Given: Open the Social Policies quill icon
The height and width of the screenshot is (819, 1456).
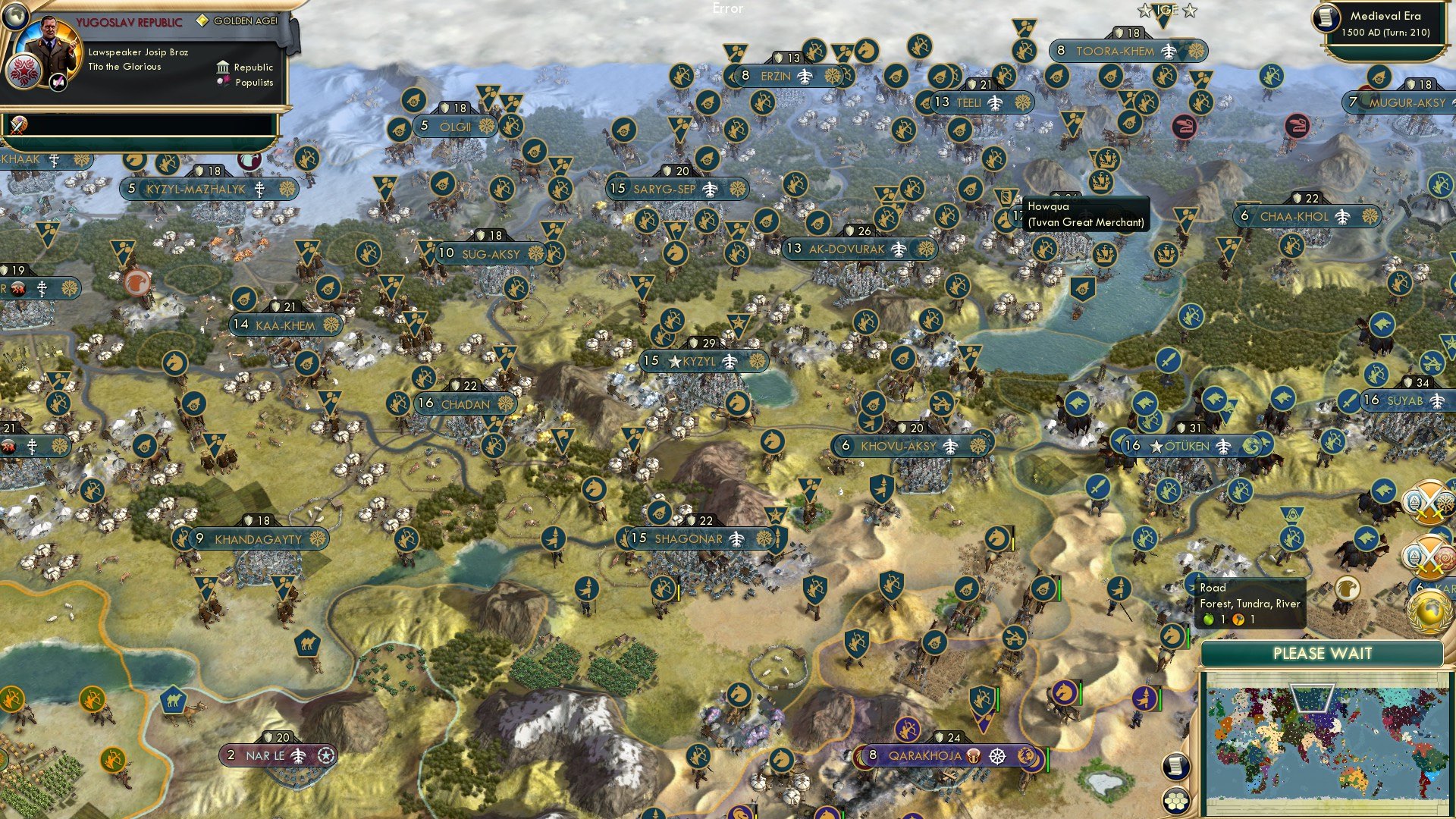Looking at the screenshot, I should coord(58,83).
